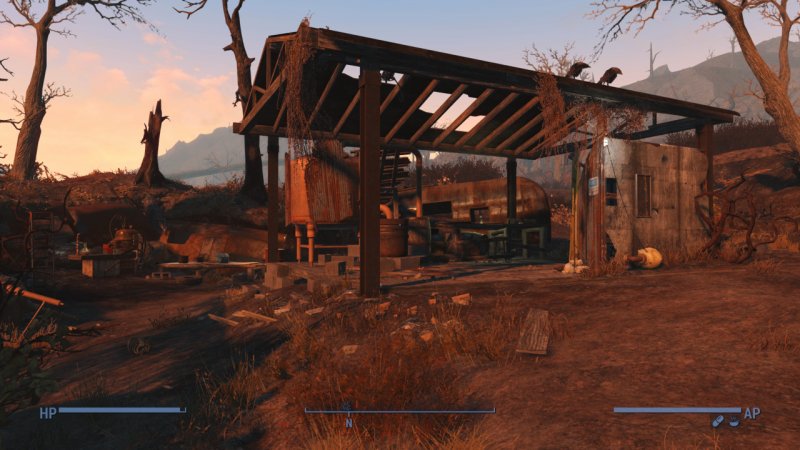The width and height of the screenshot is (800, 450).
Task: Select the north marker on the compass
Action: click(x=349, y=421)
